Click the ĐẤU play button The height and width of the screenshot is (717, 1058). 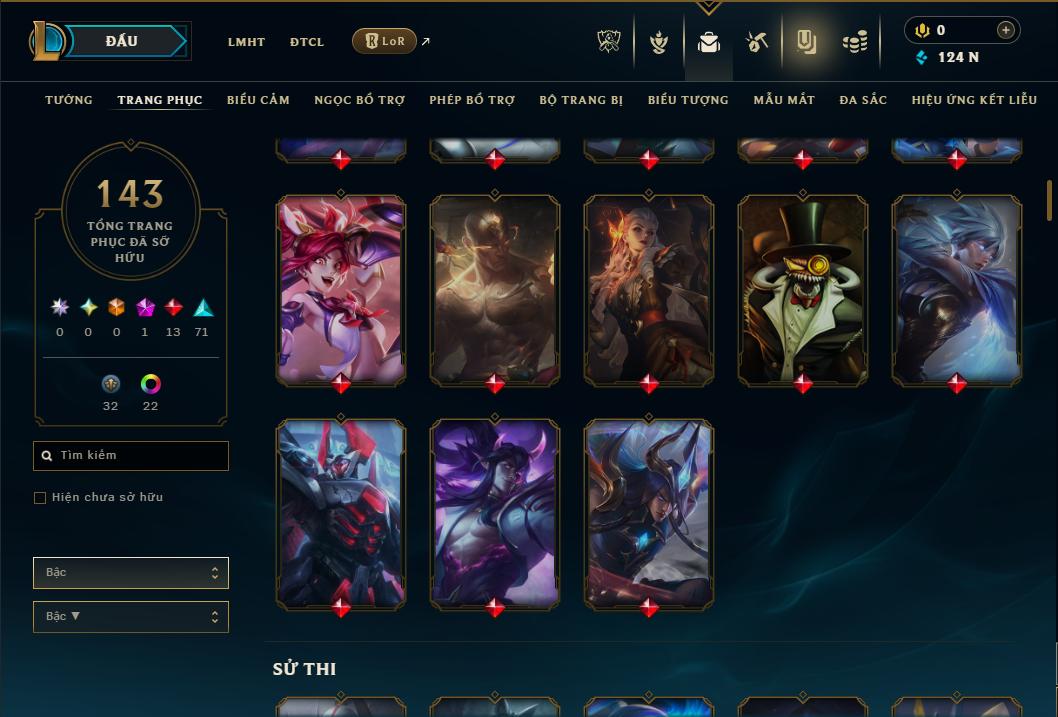click(122, 41)
